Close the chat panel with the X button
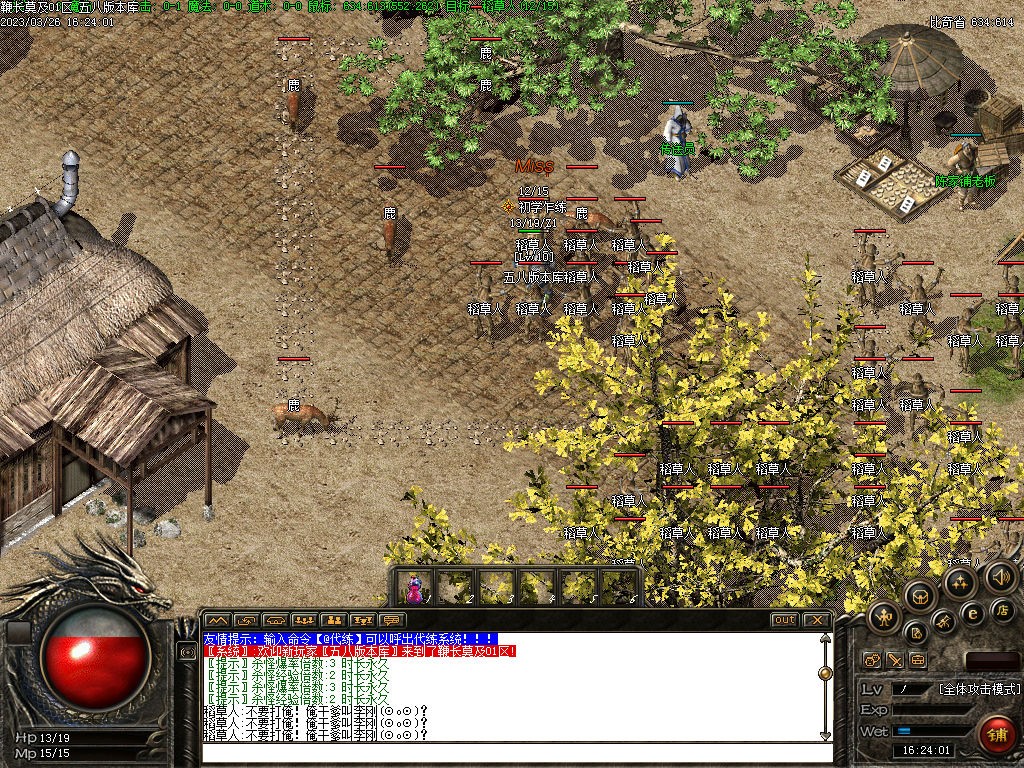Screen dimensions: 1024x768 click(x=816, y=620)
